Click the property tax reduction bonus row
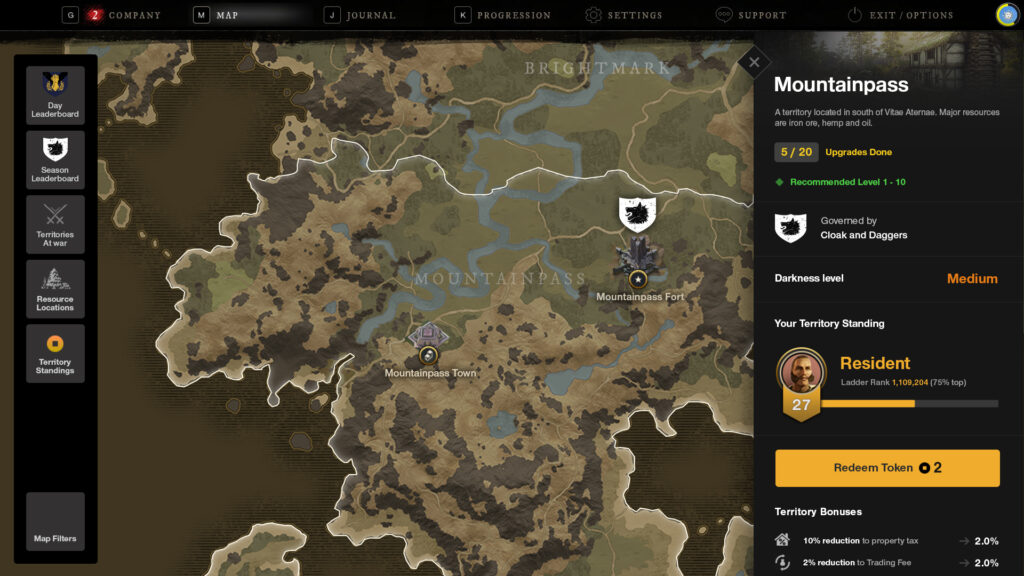 coord(887,541)
